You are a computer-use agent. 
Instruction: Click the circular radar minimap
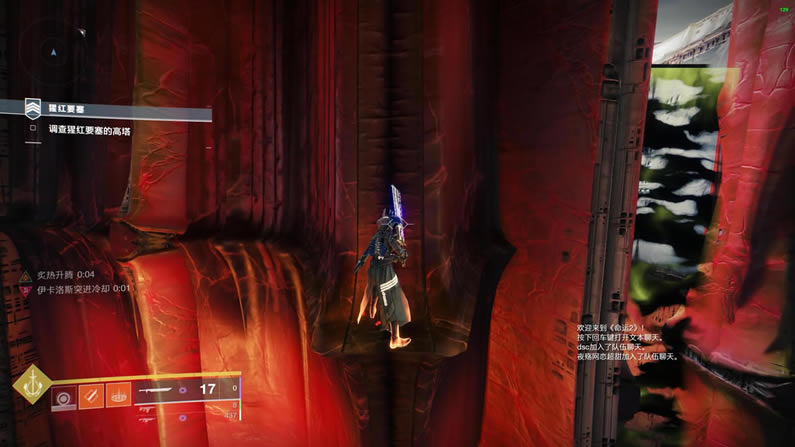click(x=54, y=50)
